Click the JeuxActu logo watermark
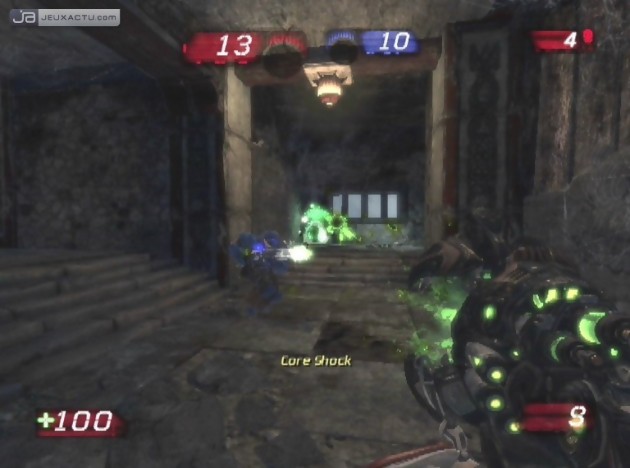 [x=65, y=17]
